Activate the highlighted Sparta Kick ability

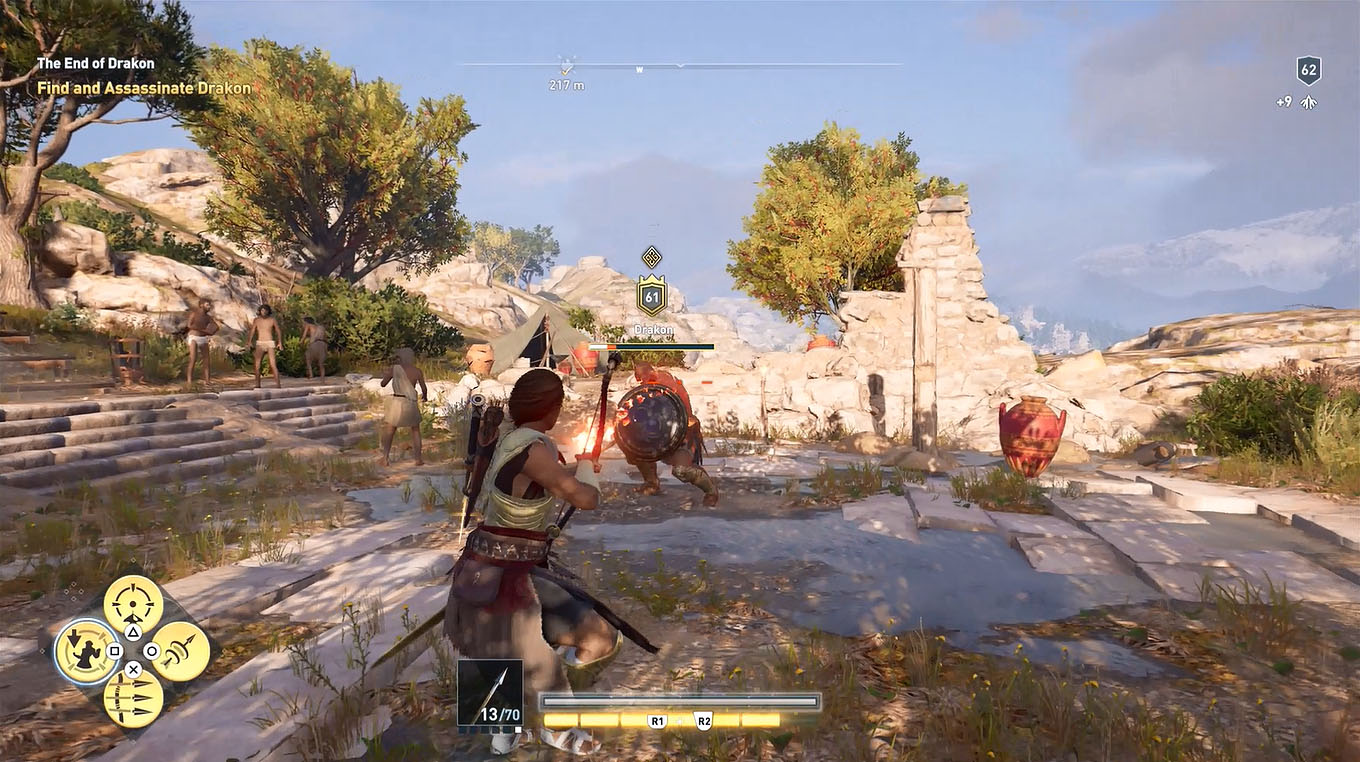click(x=86, y=651)
